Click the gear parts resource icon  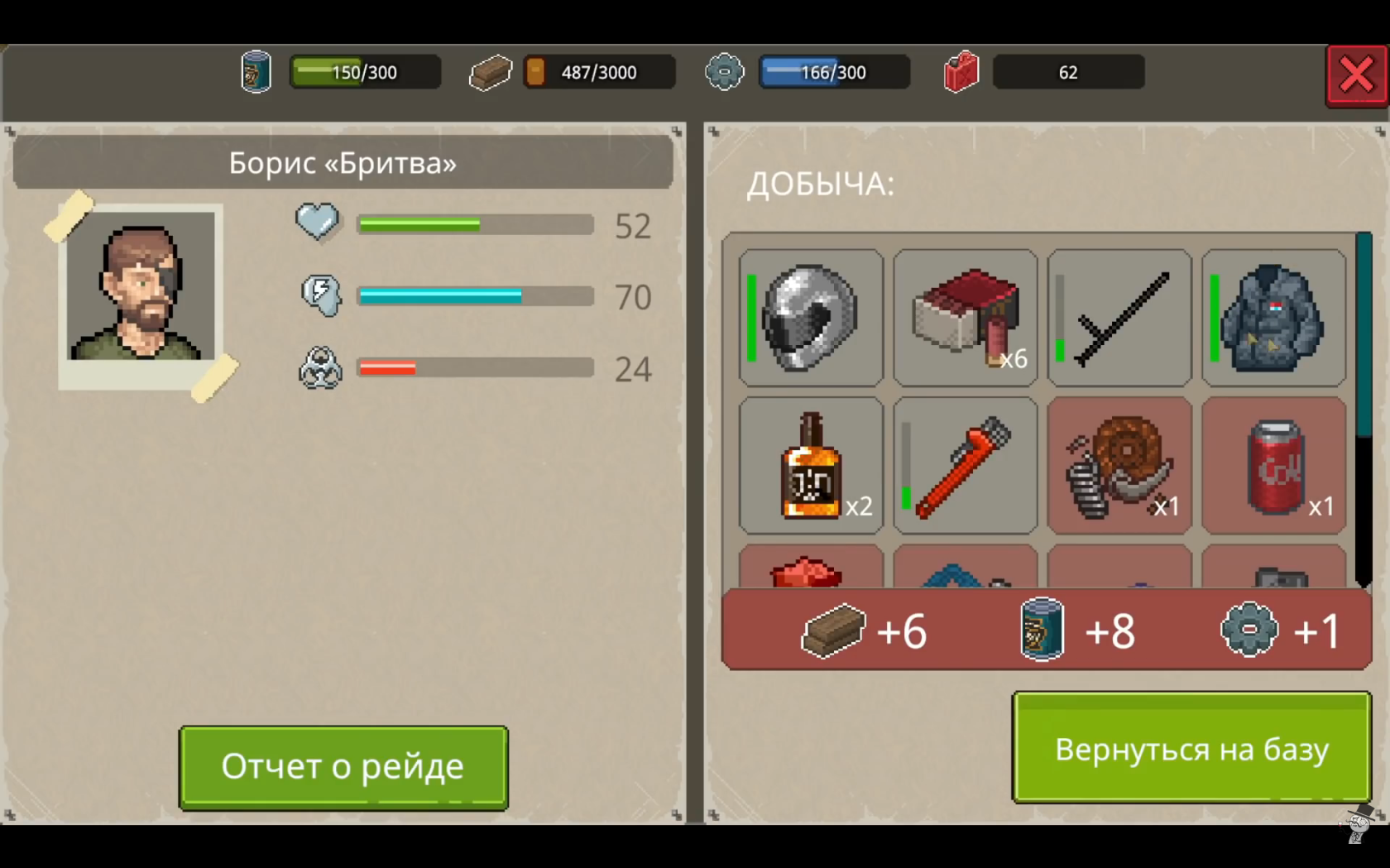pos(724,73)
